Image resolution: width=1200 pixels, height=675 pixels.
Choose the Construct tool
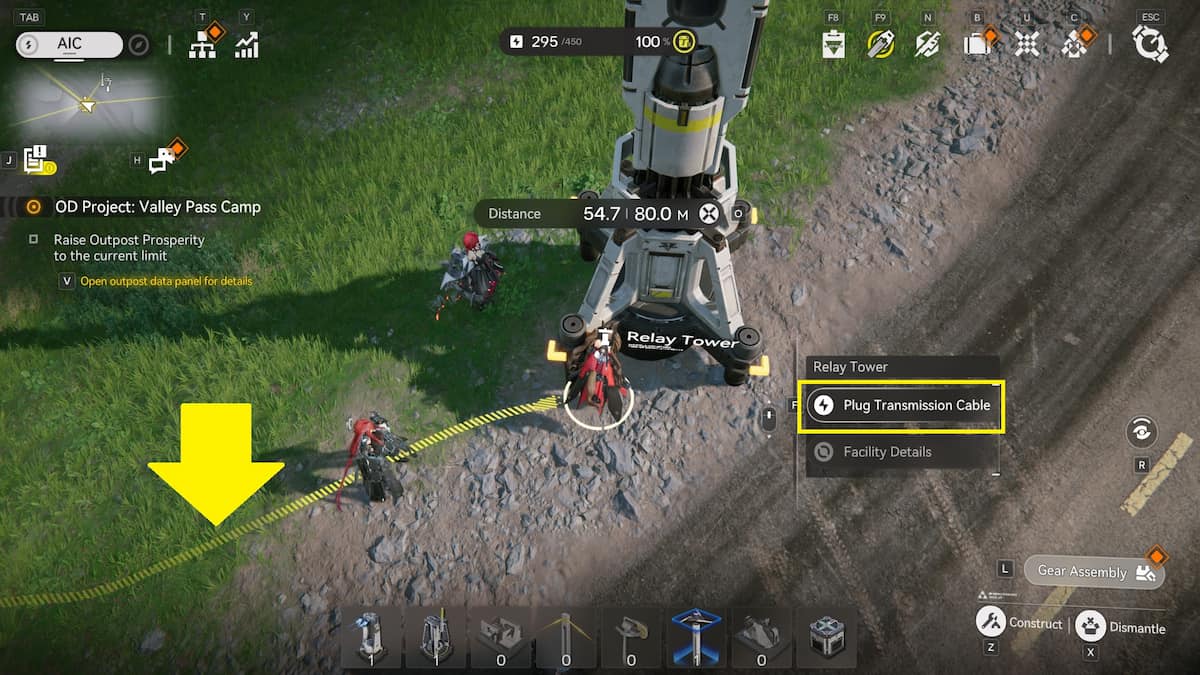[990, 623]
